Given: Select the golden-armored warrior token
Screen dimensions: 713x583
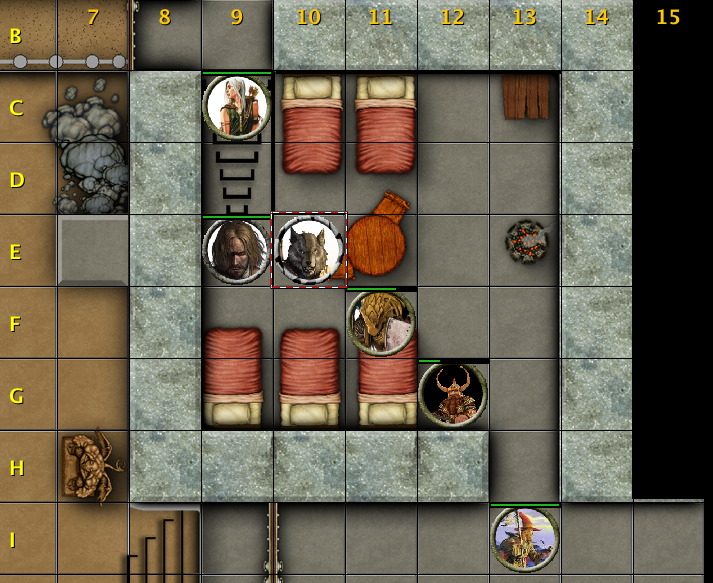Looking at the screenshot, I should point(381,323).
